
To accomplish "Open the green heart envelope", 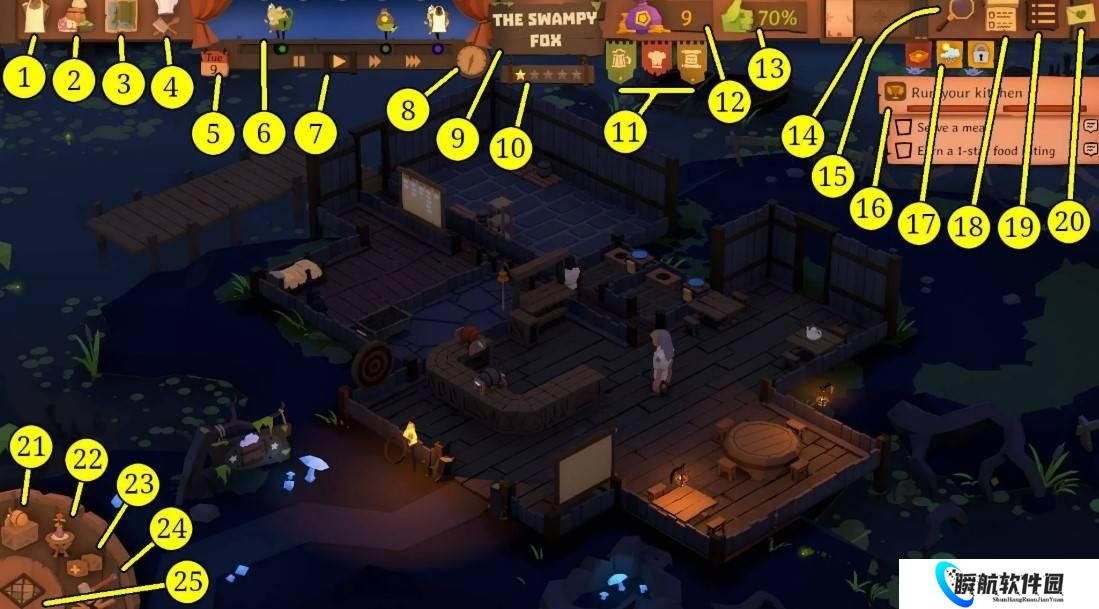I will point(1082,15).
